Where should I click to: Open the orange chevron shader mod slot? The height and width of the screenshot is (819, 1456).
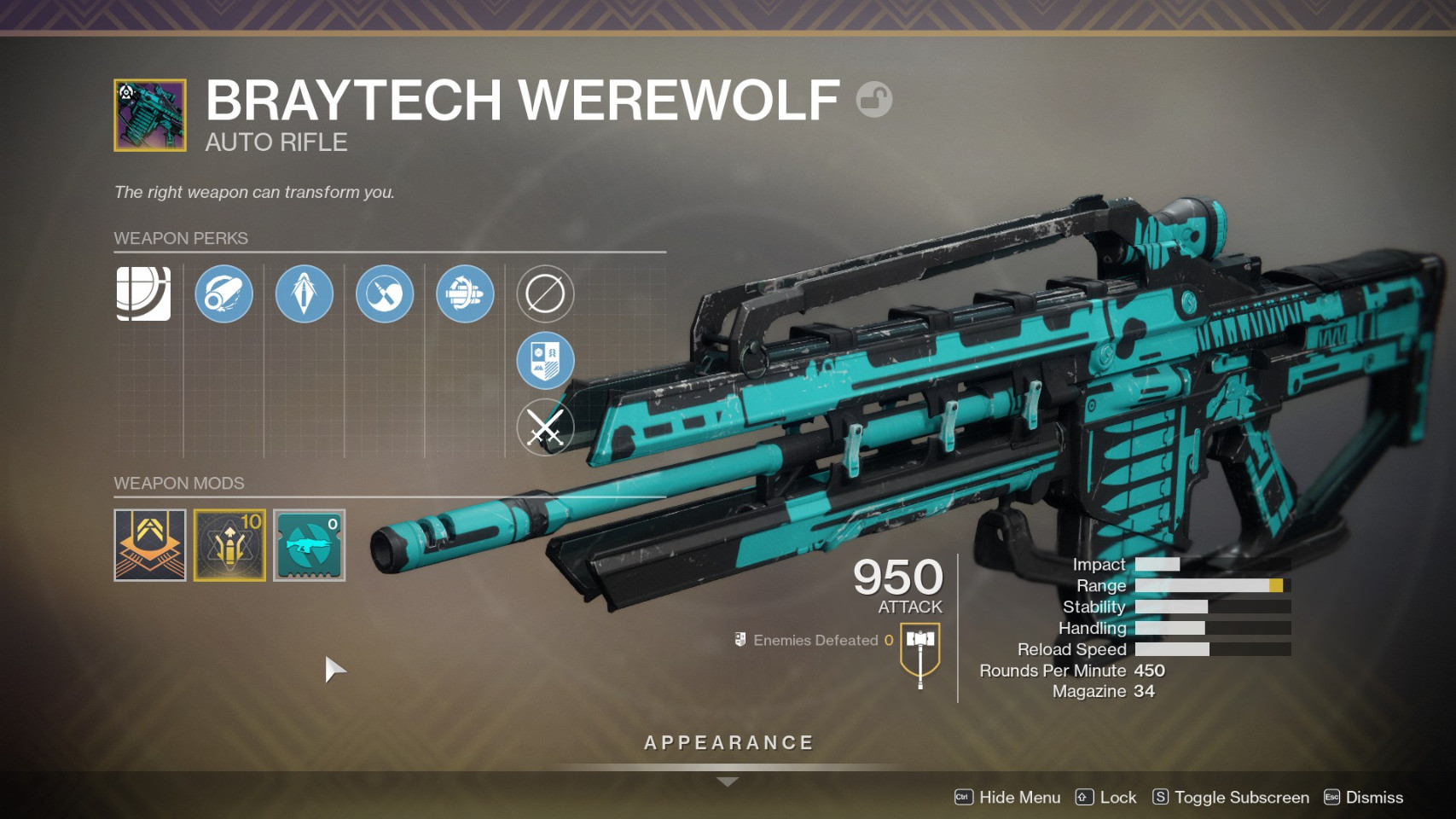[150, 545]
